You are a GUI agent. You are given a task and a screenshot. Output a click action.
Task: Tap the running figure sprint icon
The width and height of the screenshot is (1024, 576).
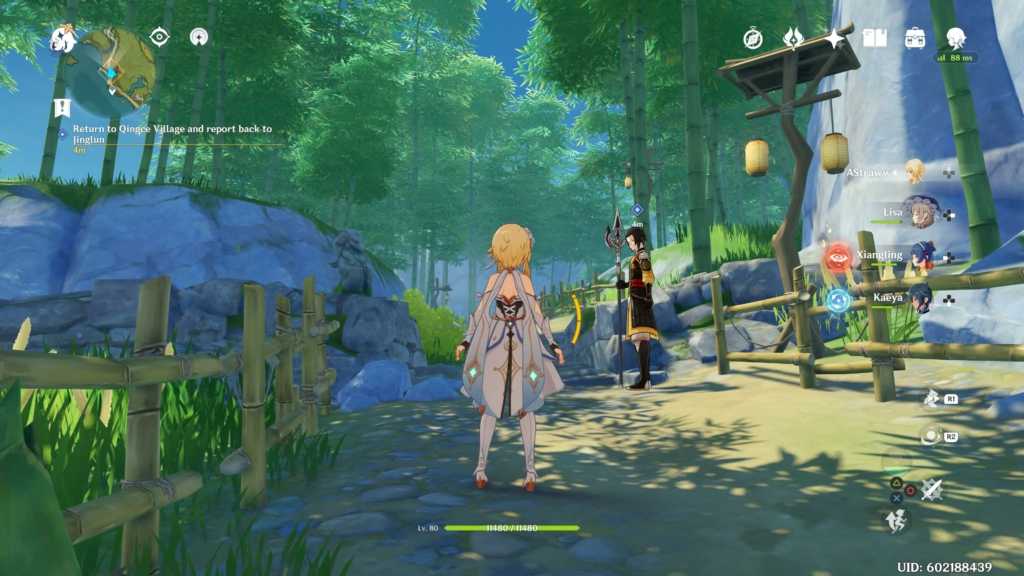point(896,519)
